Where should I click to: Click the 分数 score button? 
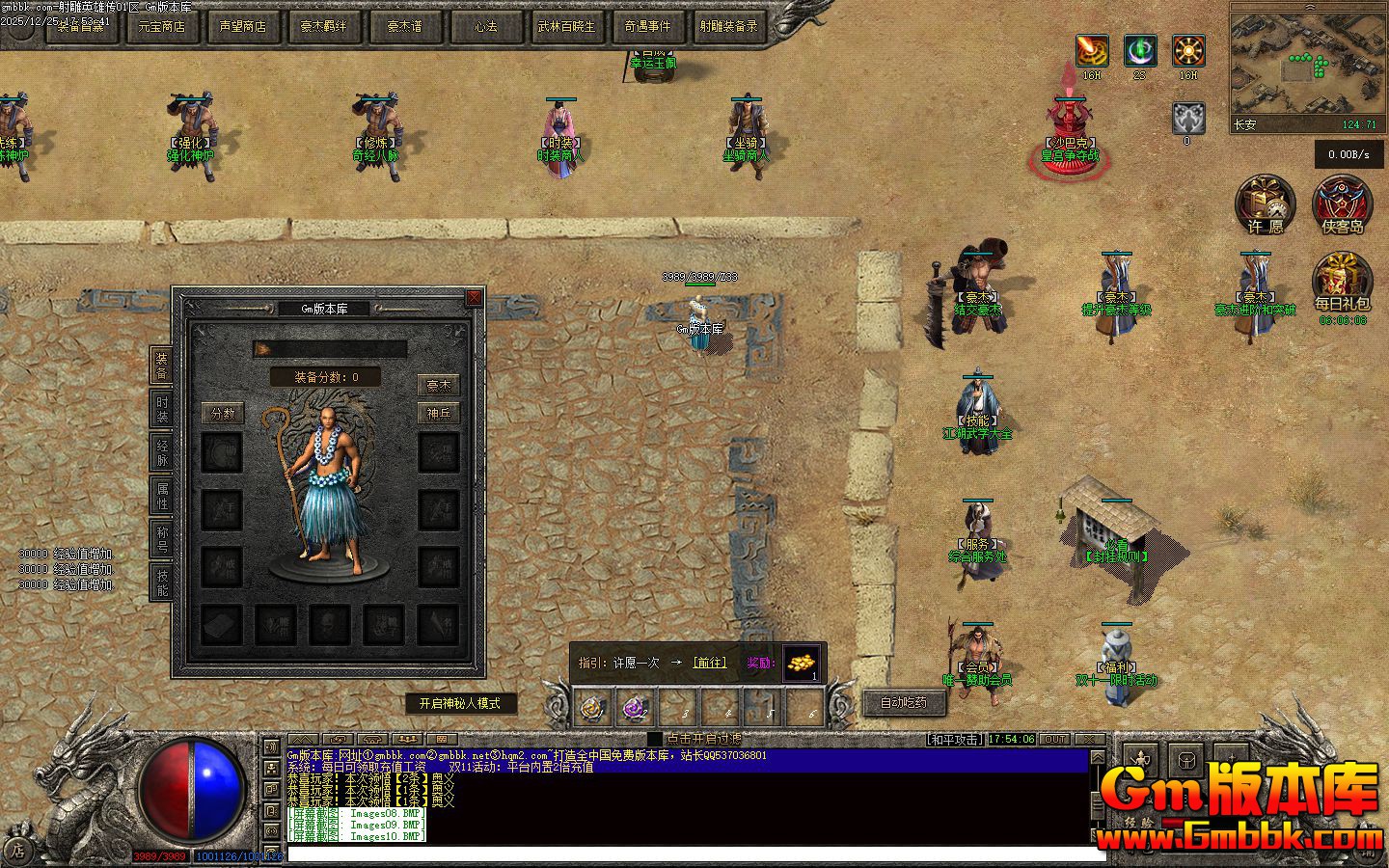pyautogui.click(x=223, y=414)
